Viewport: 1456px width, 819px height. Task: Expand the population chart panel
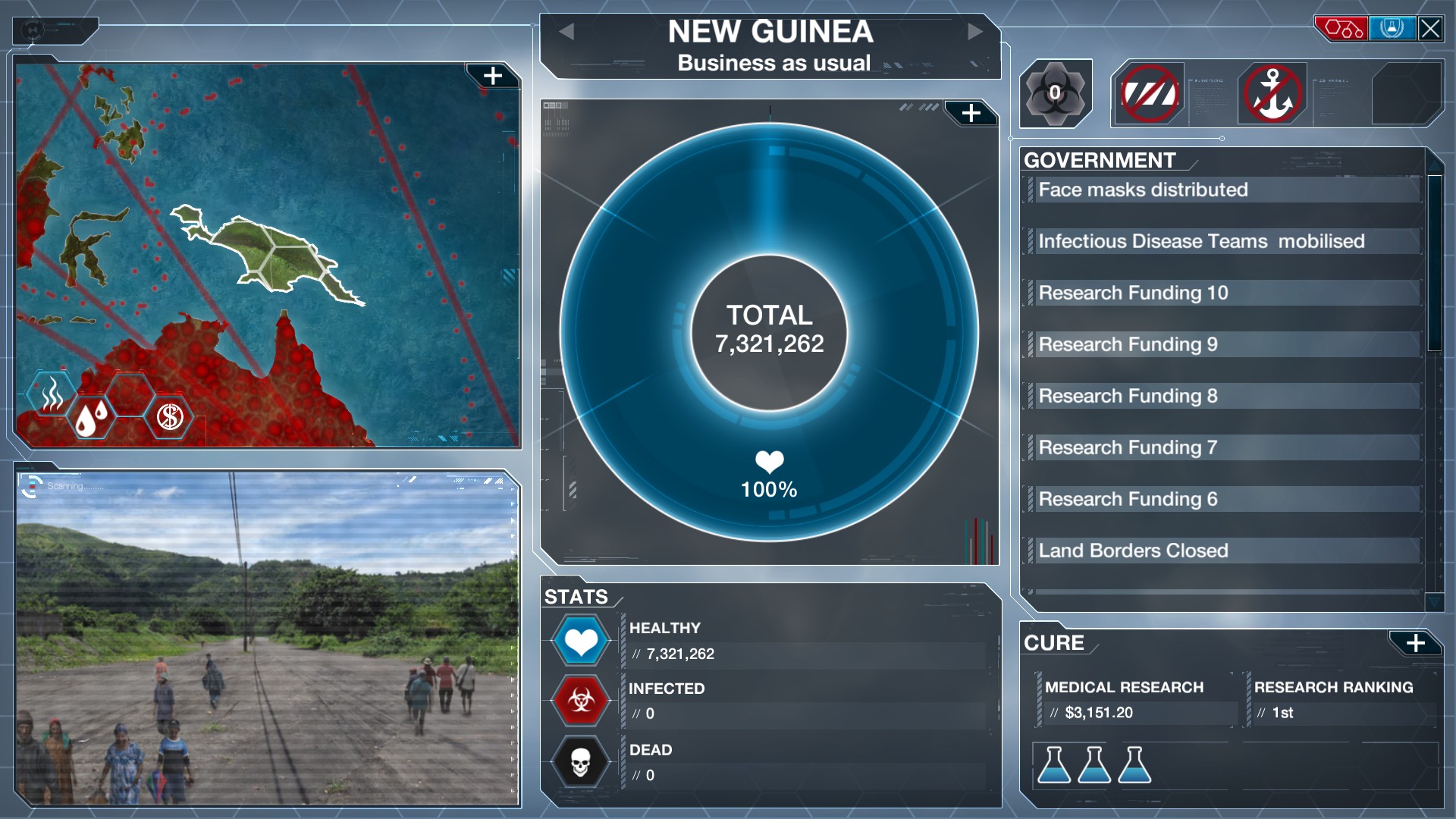[x=971, y=114]
